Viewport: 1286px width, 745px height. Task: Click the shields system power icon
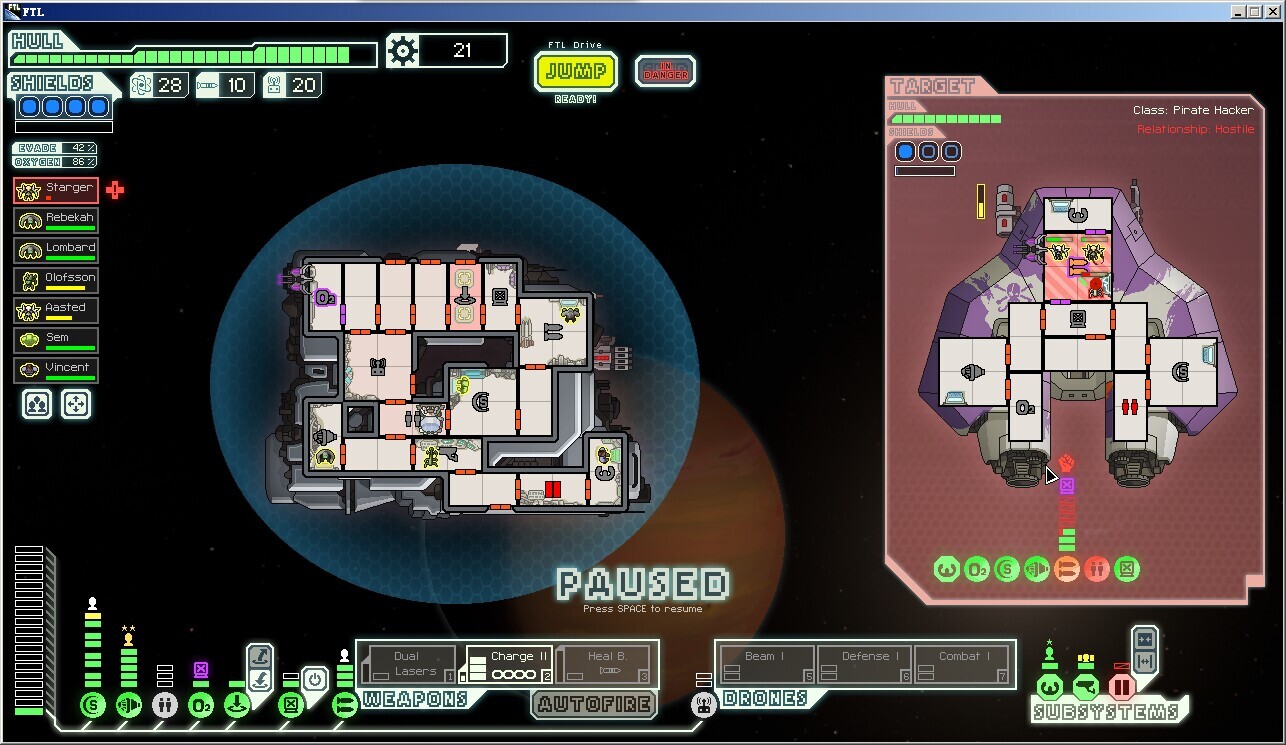point(93,706)
